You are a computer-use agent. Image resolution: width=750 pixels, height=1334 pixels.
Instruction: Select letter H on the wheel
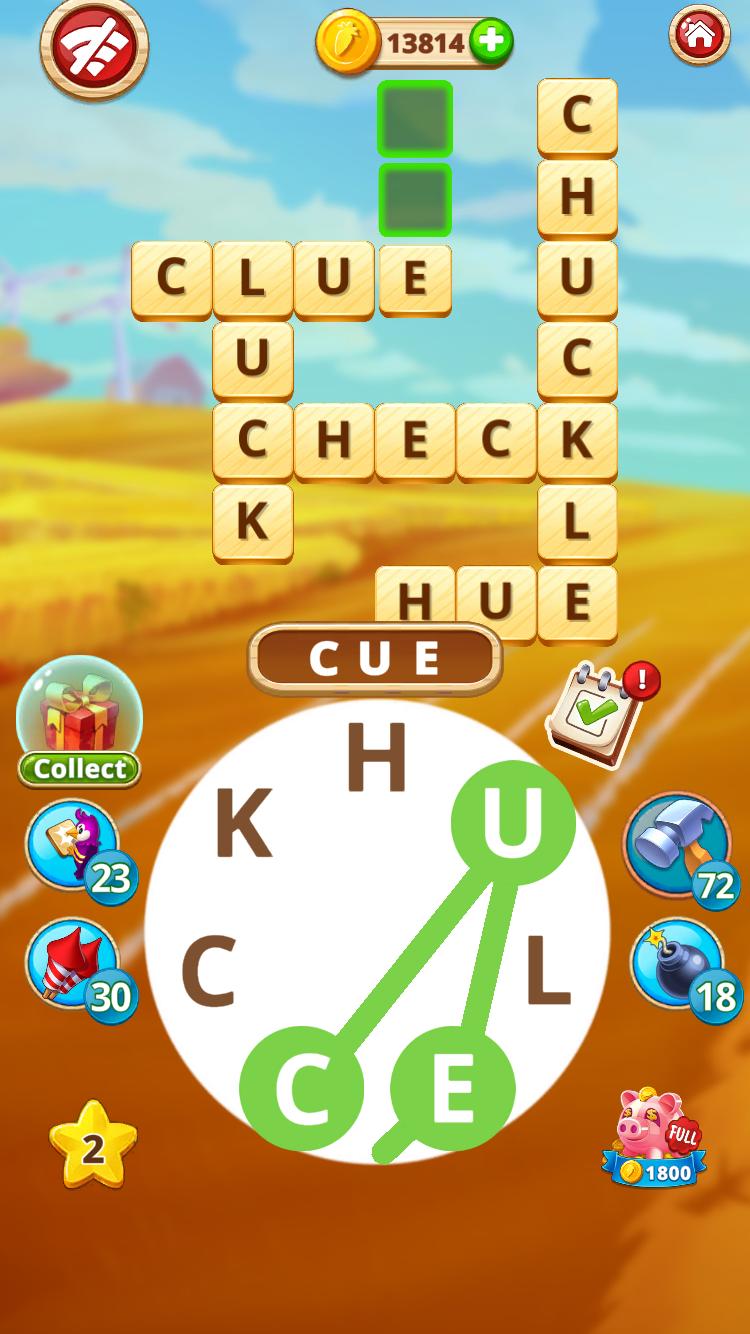[377, 759]
